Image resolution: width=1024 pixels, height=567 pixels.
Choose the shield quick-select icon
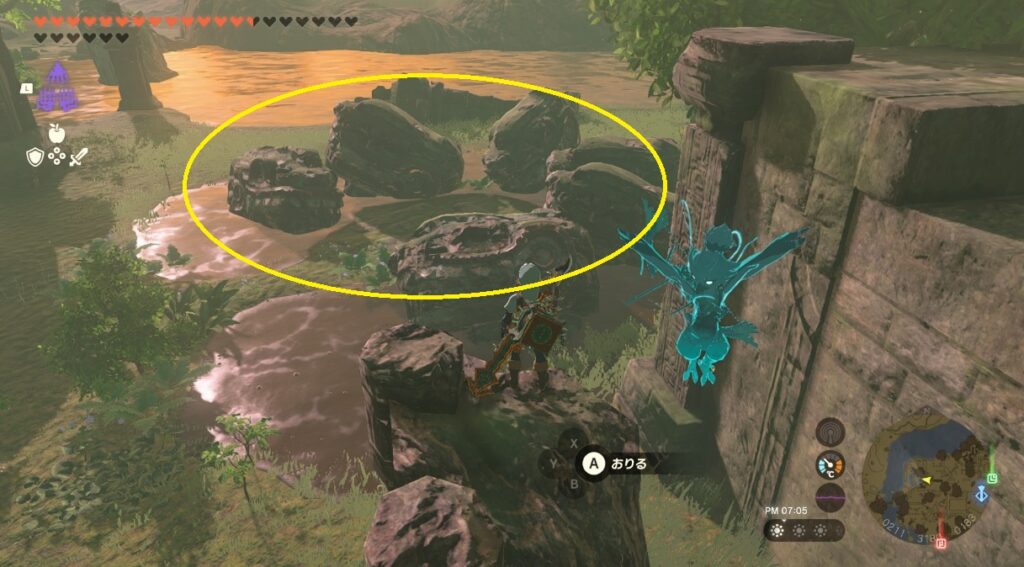pyautogui.click(x=34, y=156)
